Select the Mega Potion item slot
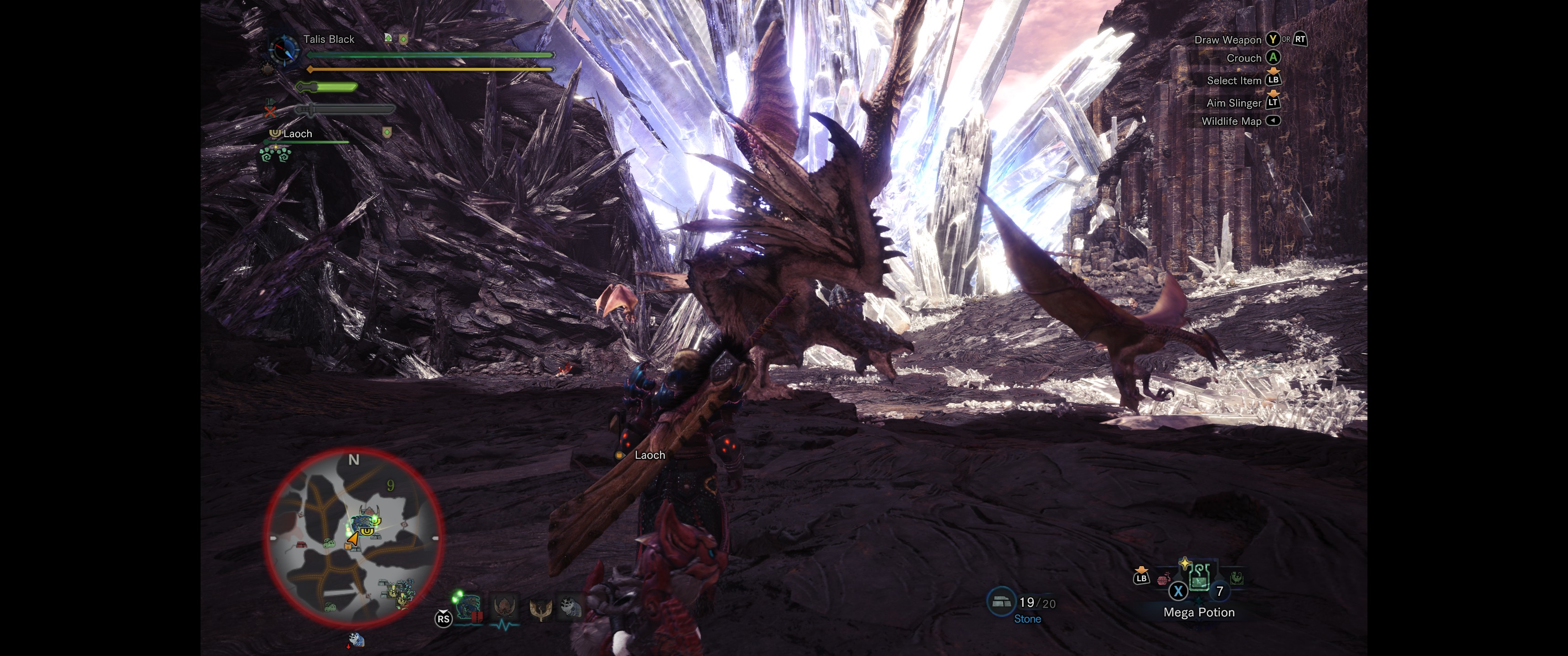Screen dimensions: 1568x656 coord(1198,578)
